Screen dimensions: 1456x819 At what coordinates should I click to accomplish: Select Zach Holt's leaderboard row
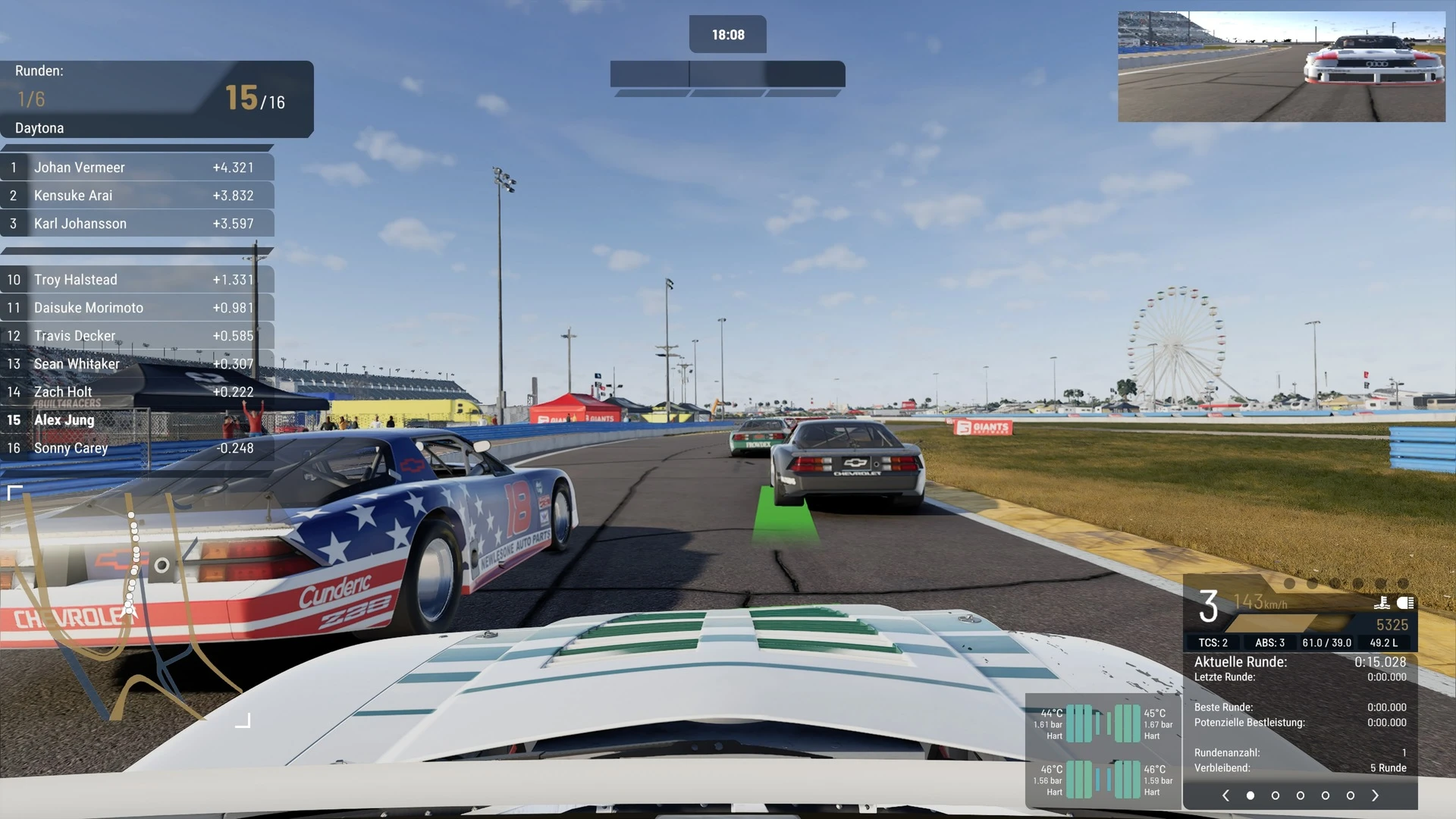point(136,392)
